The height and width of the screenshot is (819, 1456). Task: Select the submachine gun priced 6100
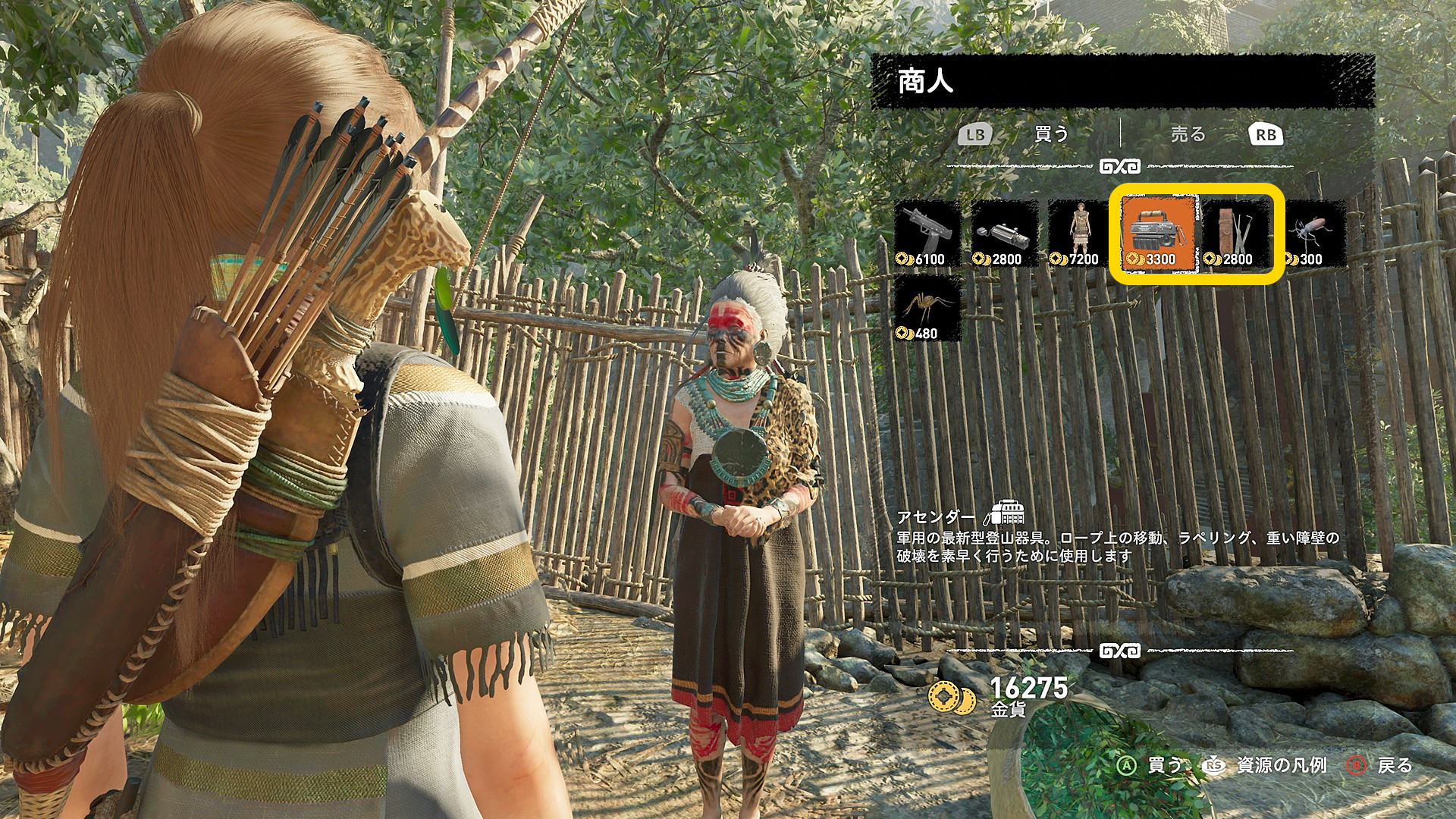pyautogui.click(x=927, y=234)
